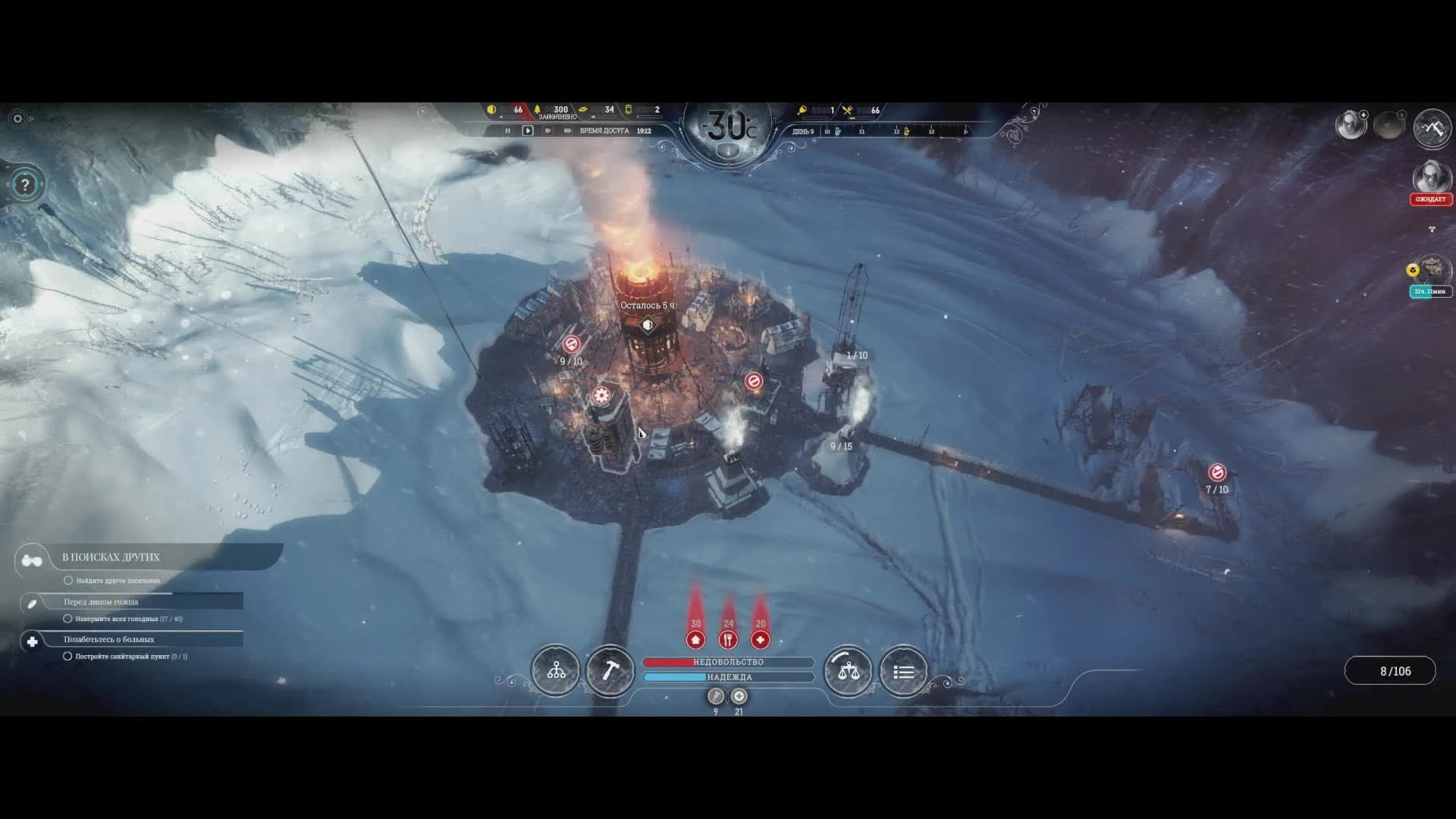Open the build menu with the hammer icon

609,670
